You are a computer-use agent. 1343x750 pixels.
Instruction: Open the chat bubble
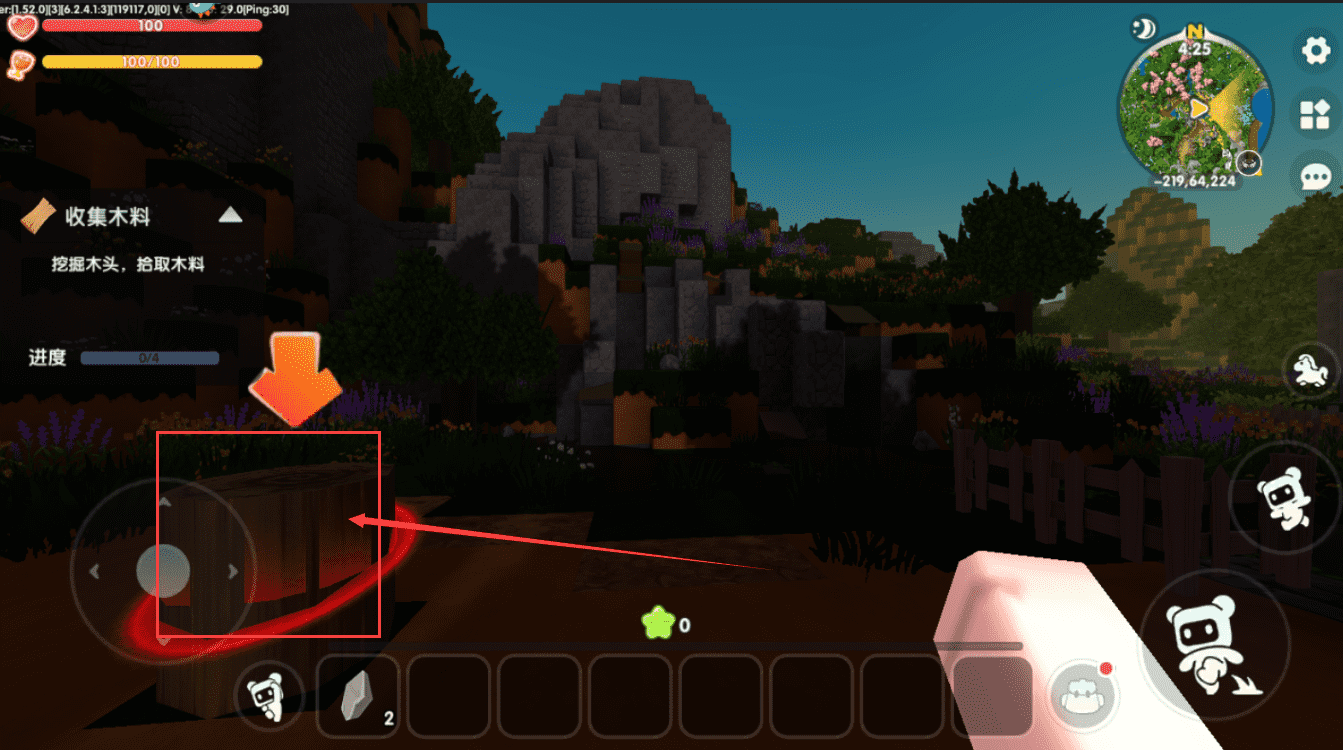click(1315, 178)
